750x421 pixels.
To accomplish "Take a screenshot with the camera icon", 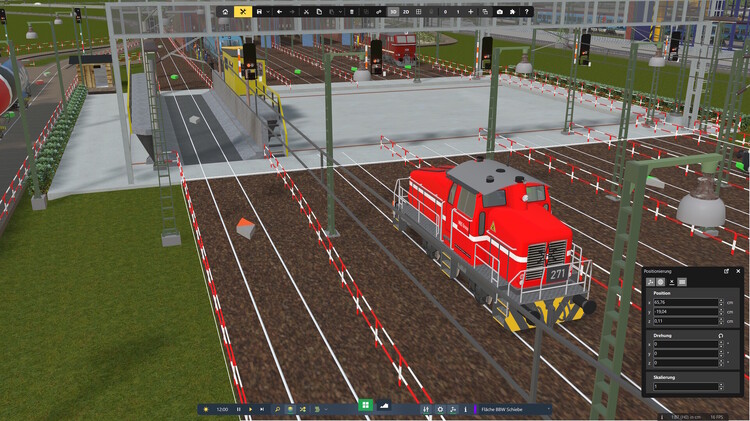I will click(499, 11).
